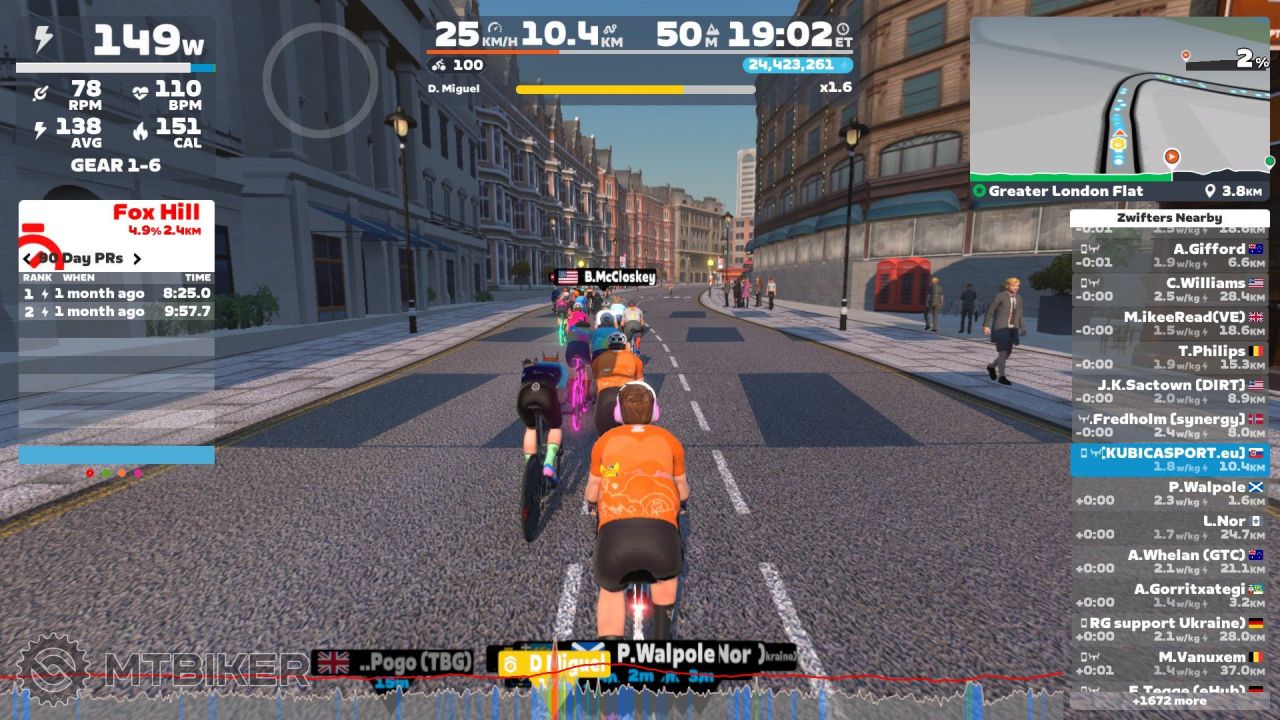Select J.K.Sactown (DIRT) row
The height and width of the screenshot is (720, 1280).
pos(1169,392)
